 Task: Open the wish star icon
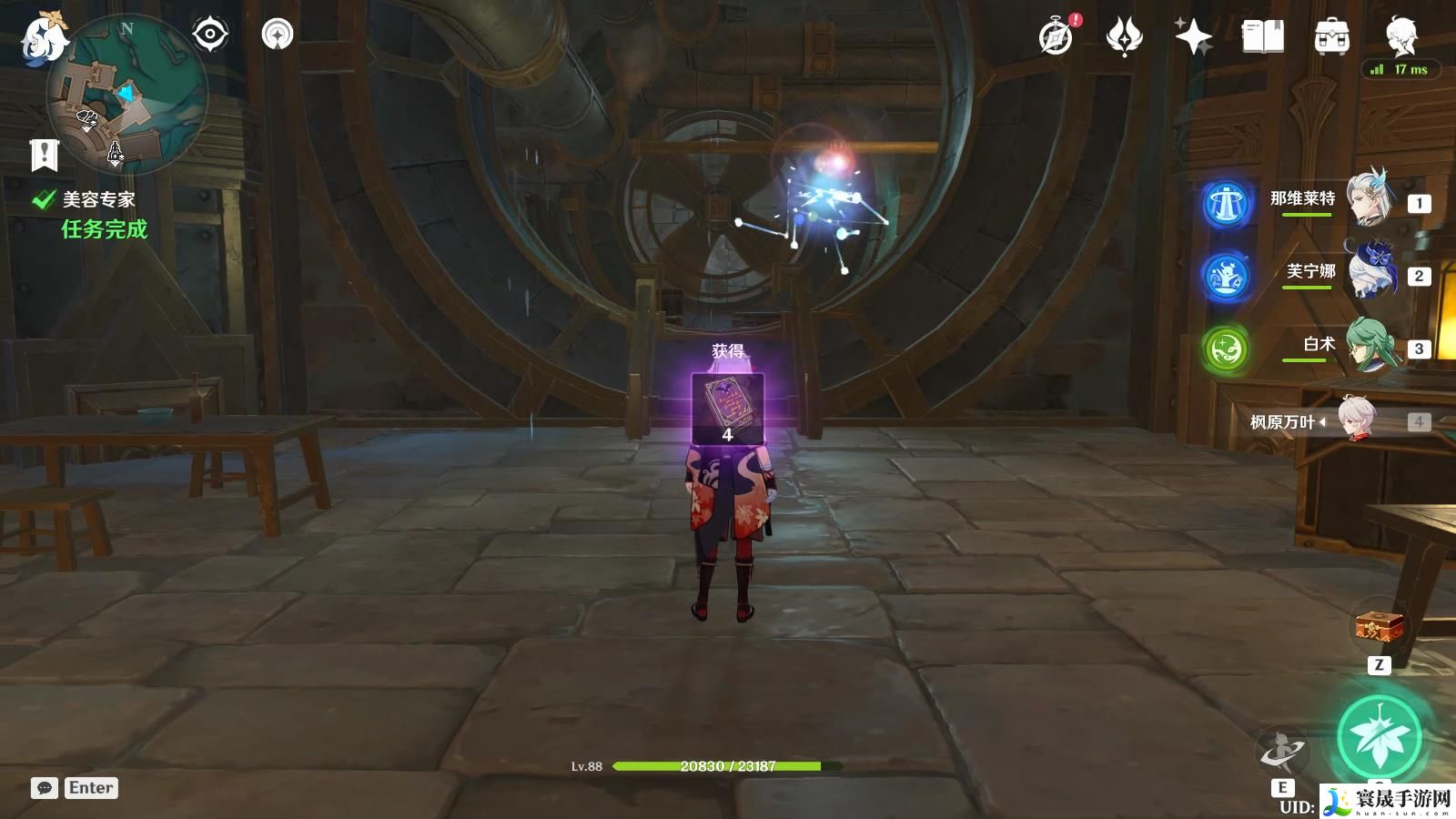(1193, 37)
